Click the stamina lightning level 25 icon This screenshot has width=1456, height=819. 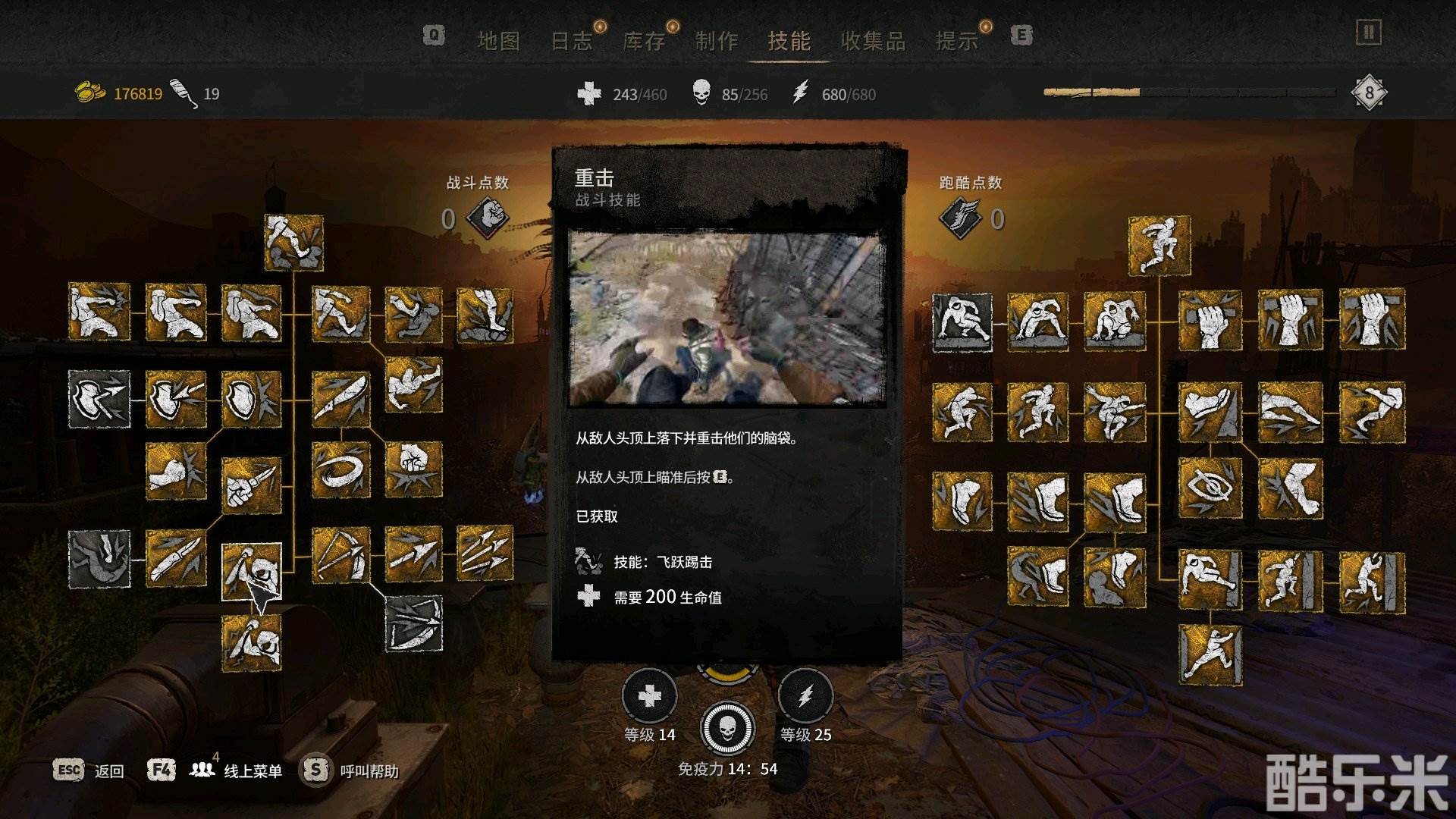805,696
